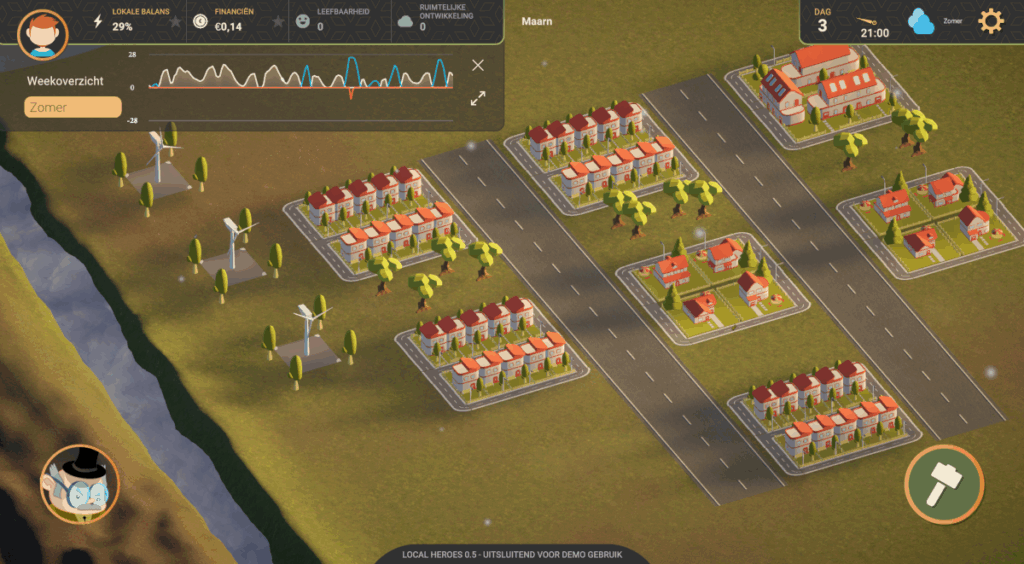Select the Zomer season field
1024x564 pixels.
(x=73, y=107)
